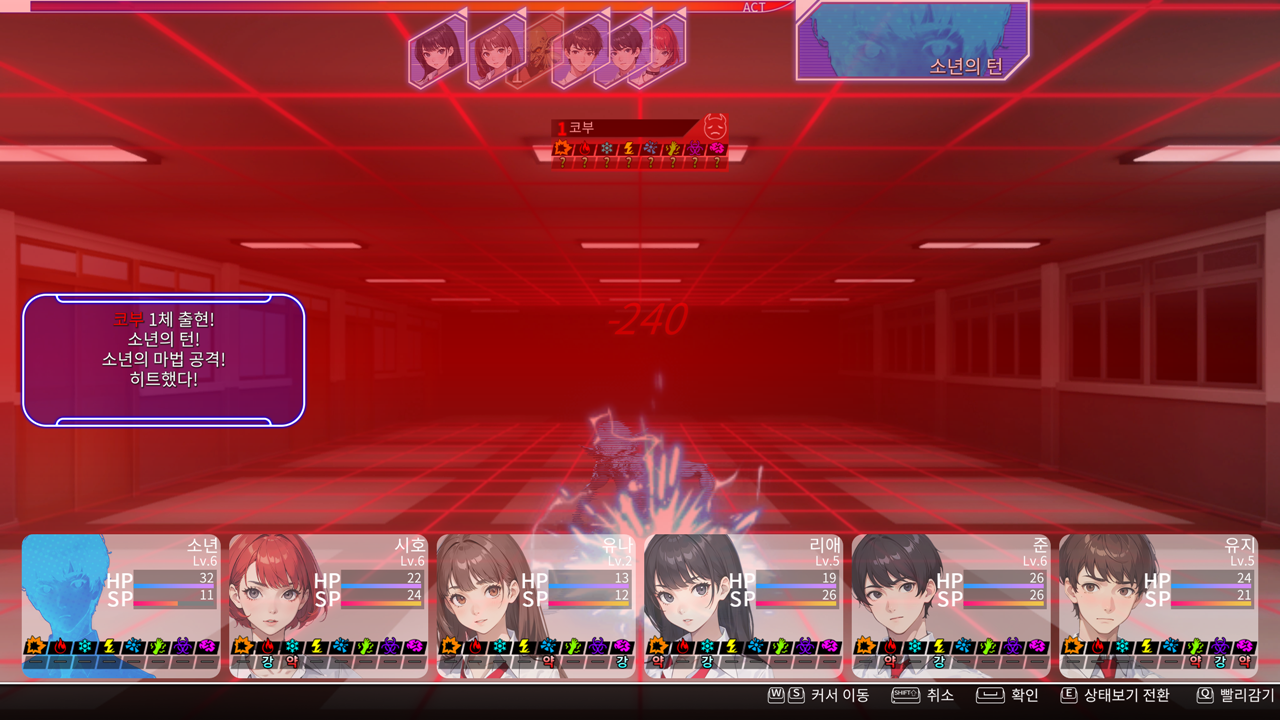
Task: Choose the 준 character panel
Action: pos(951,606)
